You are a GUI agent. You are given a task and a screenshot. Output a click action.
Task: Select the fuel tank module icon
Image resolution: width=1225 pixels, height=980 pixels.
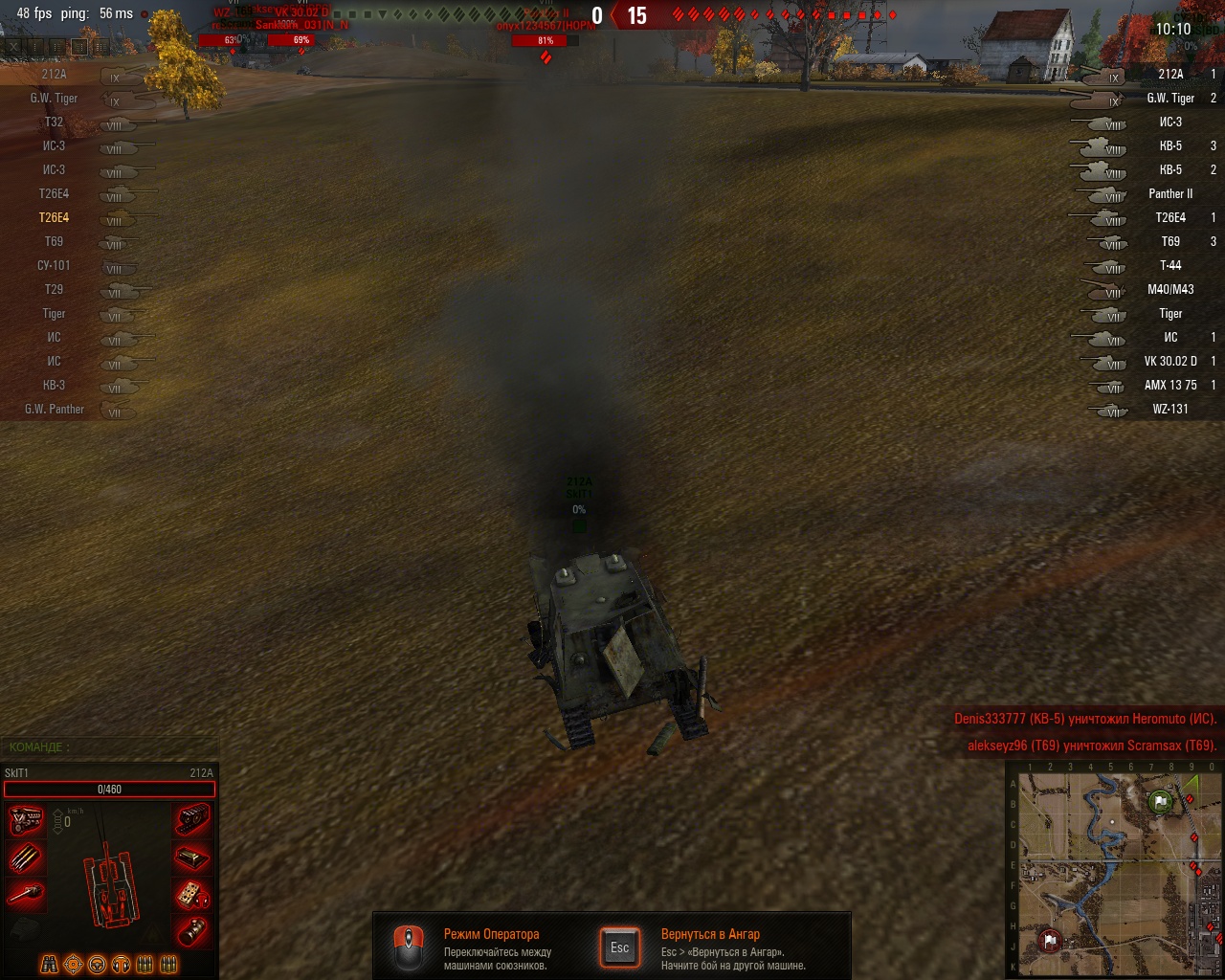[192, 857]
